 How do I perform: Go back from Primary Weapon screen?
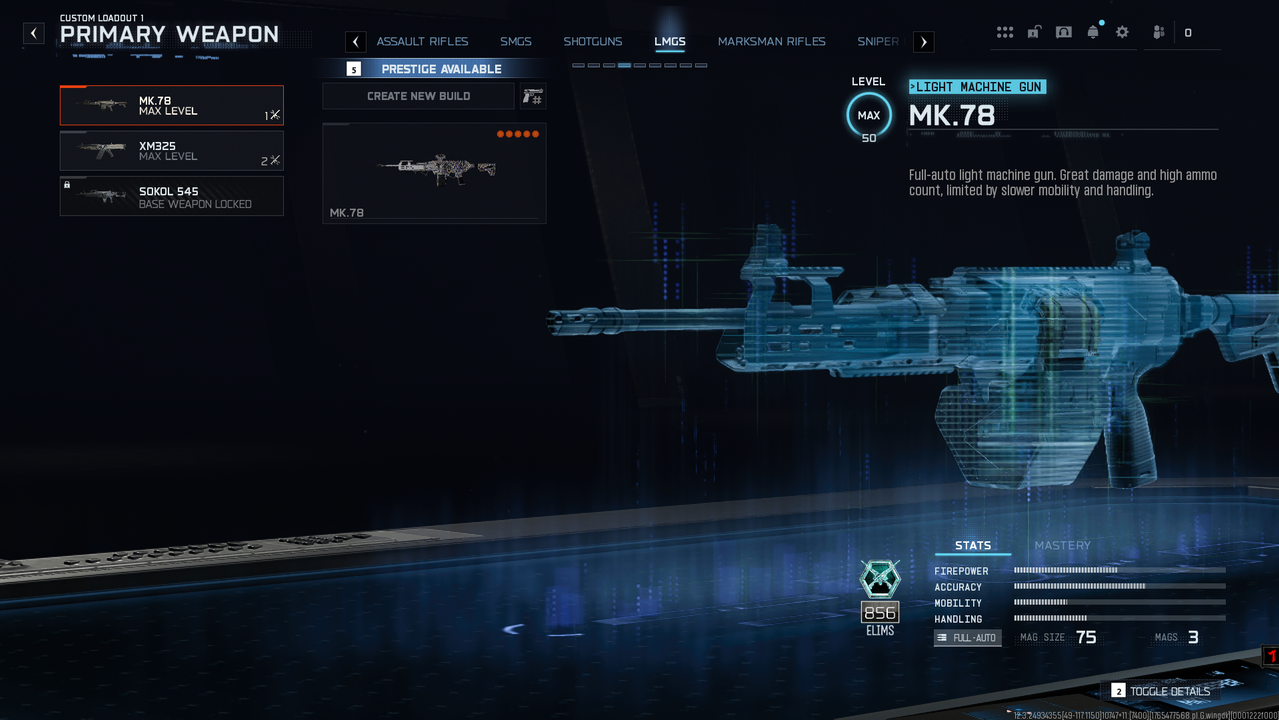(34, 33)
